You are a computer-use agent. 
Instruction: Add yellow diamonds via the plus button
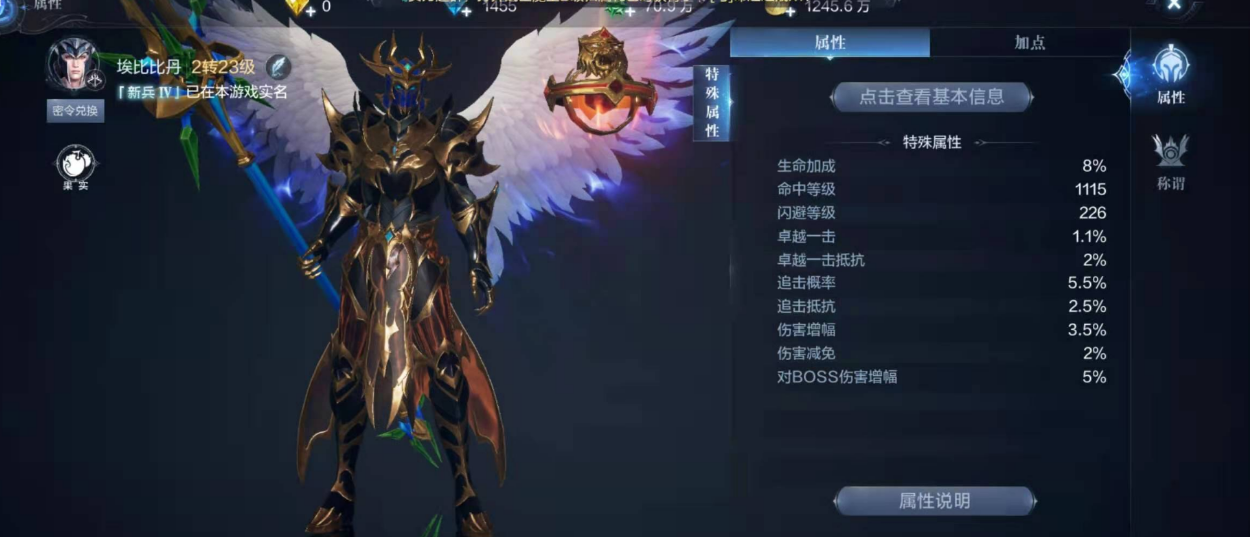pos(309,9)
